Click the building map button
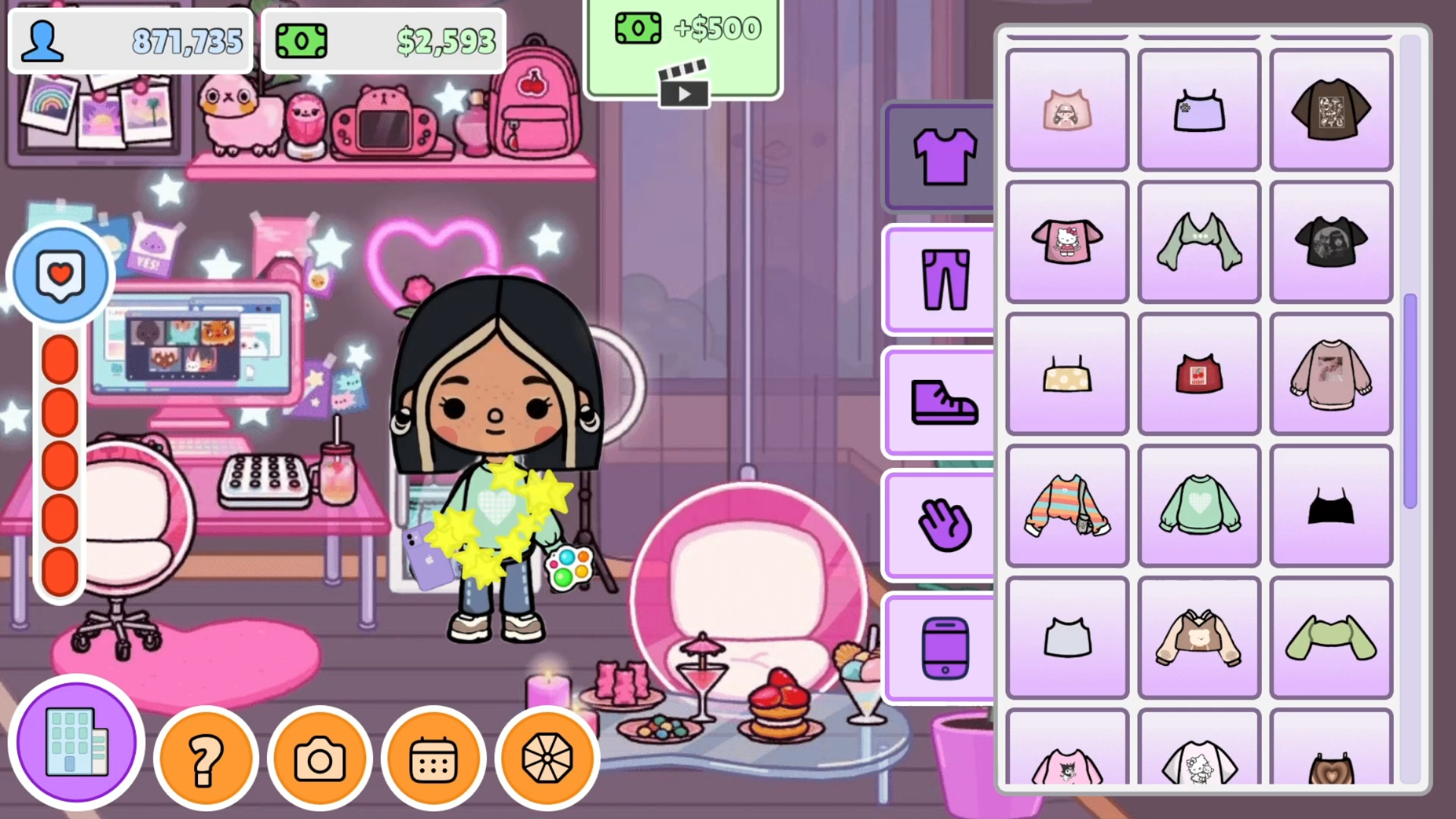Screen dimensions: 1456x819 [x=75, y=744]
